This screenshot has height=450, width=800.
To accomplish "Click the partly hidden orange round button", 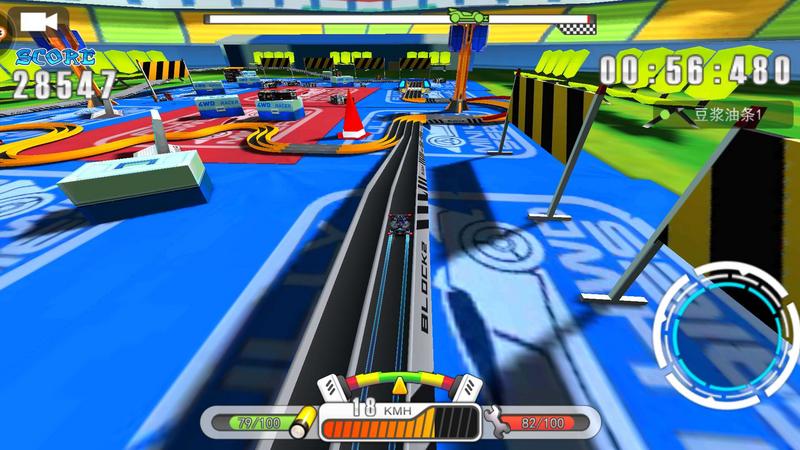I will coord(3,30).
